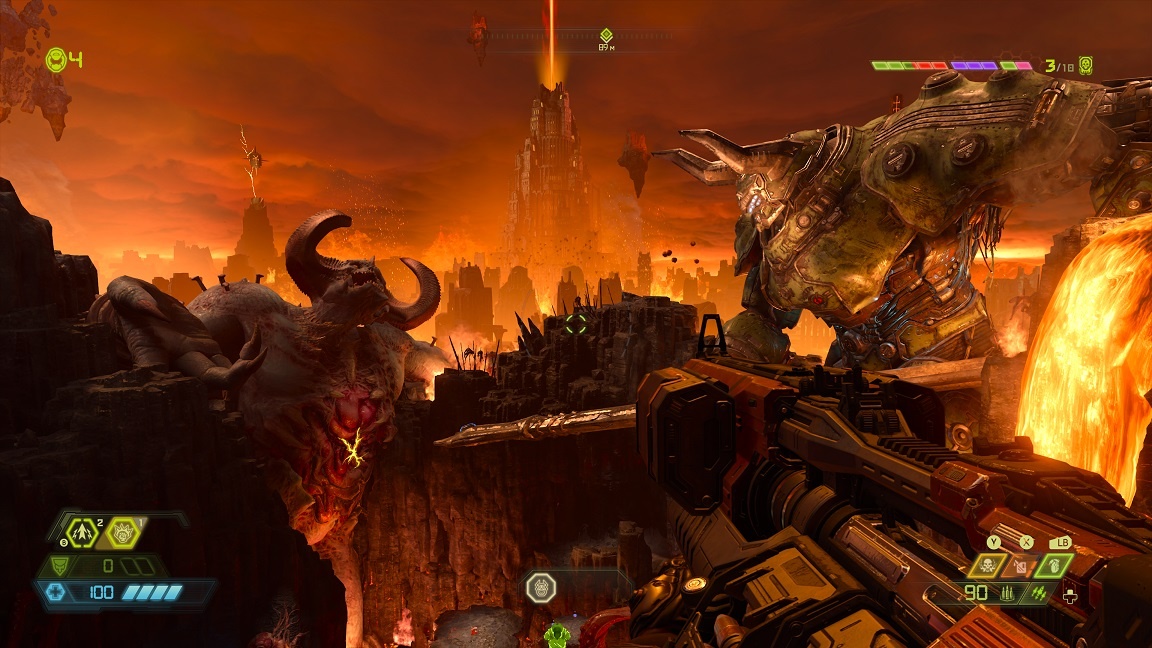The width and height of the screenshot is (1152, 648).
Task: Activate the skull ability slot
Action: (x=984, y=566)
